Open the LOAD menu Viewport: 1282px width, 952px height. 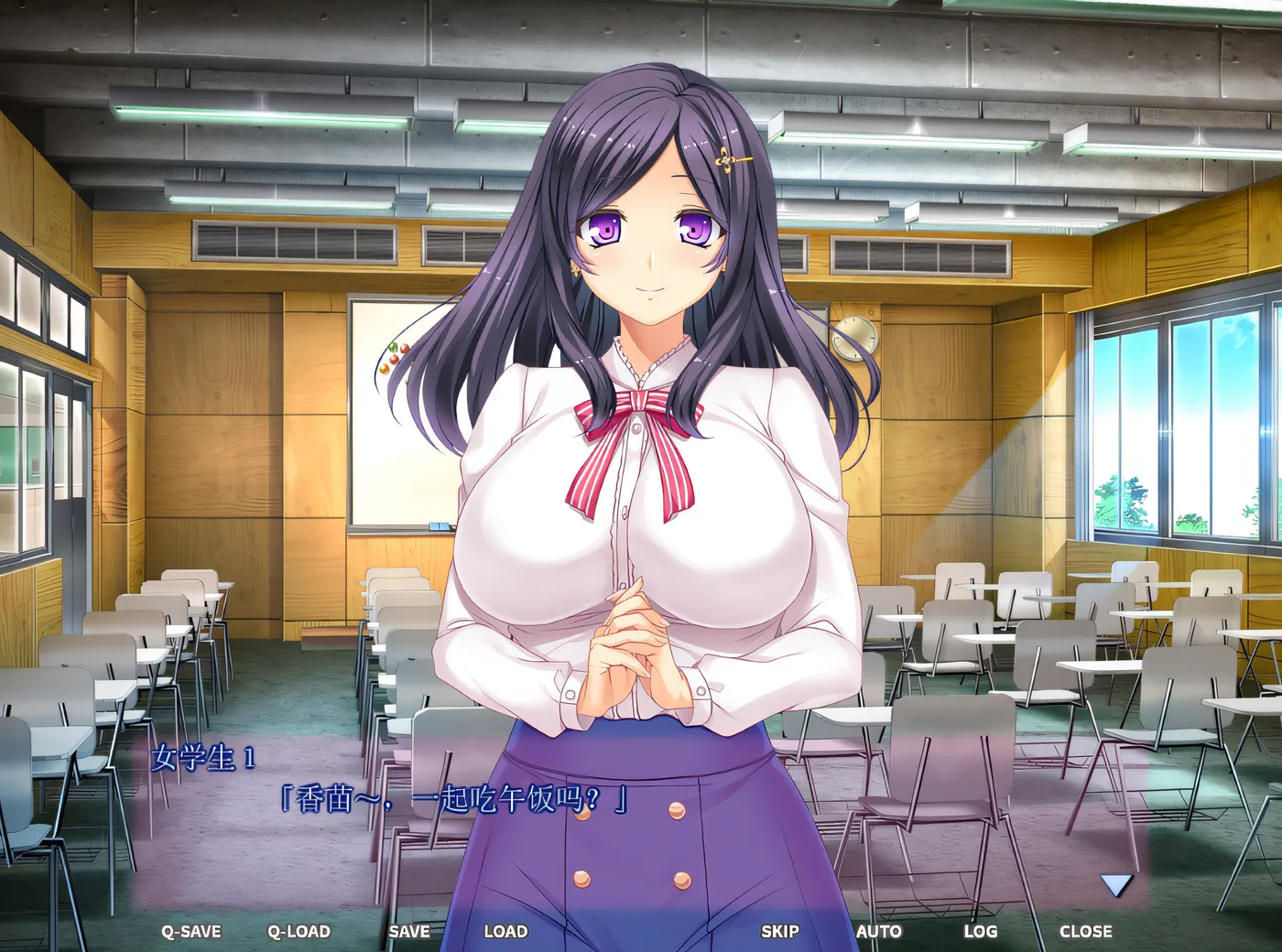click(x=505, y=932)
